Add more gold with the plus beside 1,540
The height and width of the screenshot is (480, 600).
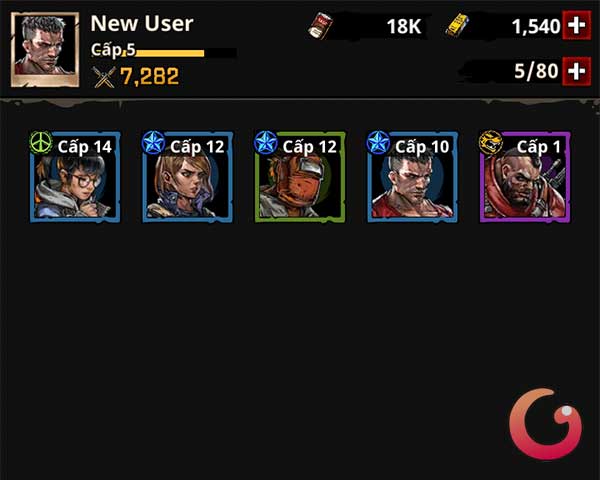pos(576,25)
